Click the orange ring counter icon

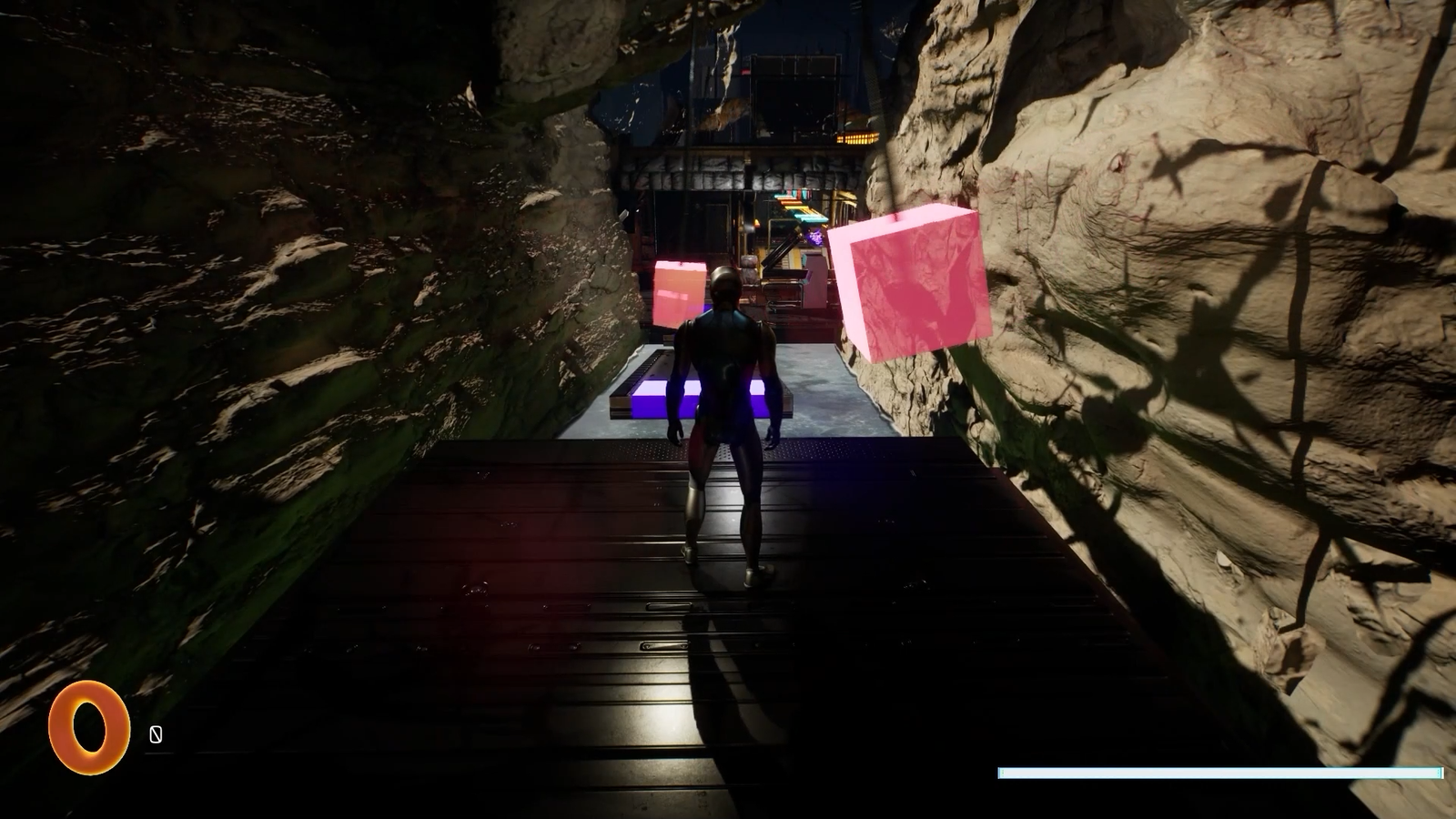[x=88, y=727]
